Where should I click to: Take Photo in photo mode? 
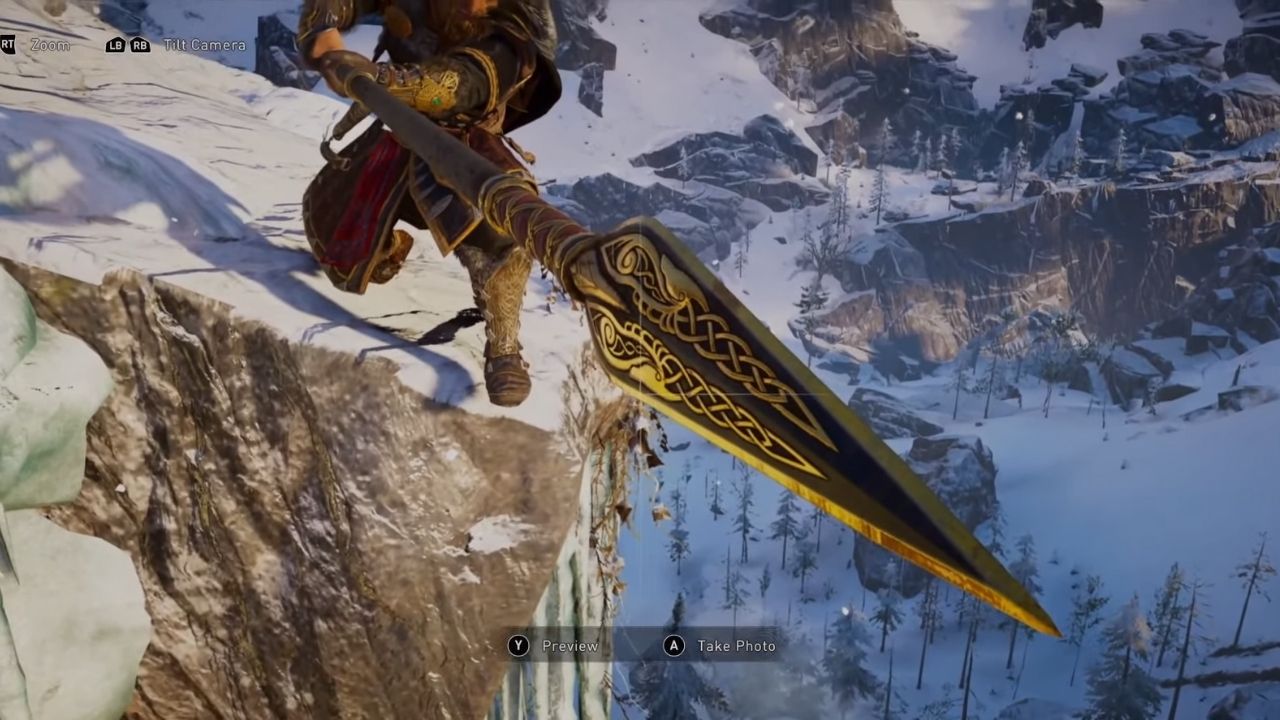(x=721, y=646)
